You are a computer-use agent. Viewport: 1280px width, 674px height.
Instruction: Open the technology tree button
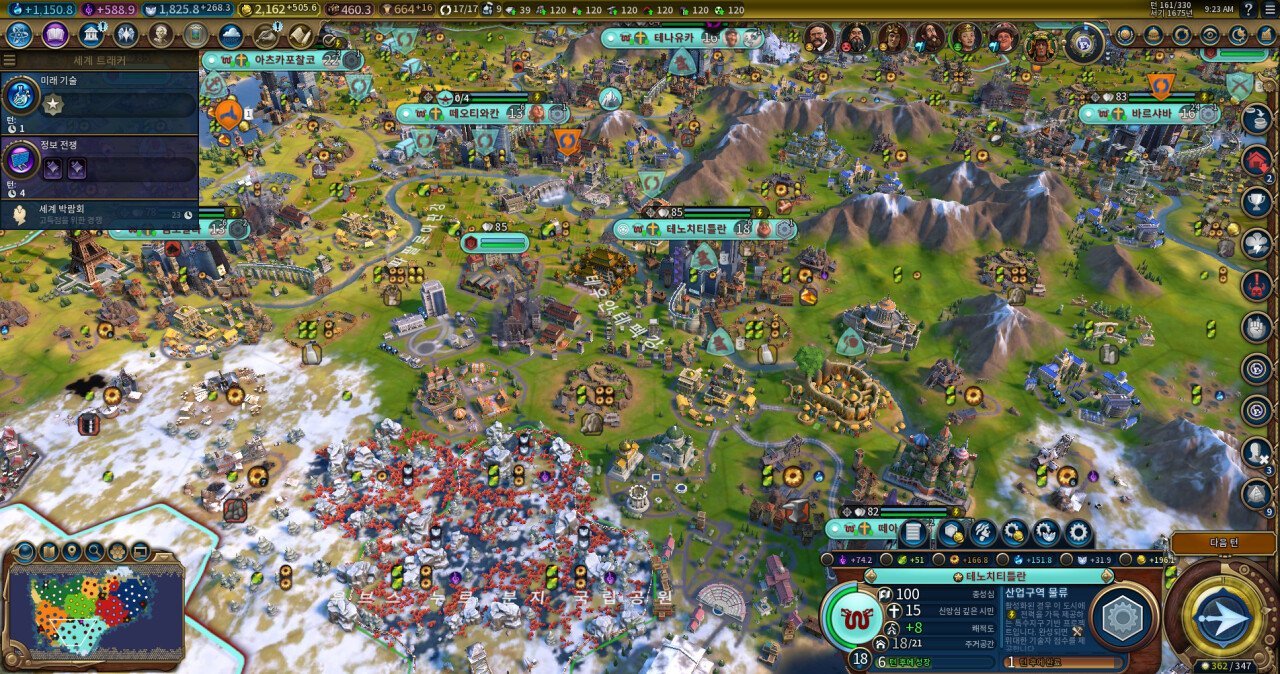pos(19,35)
